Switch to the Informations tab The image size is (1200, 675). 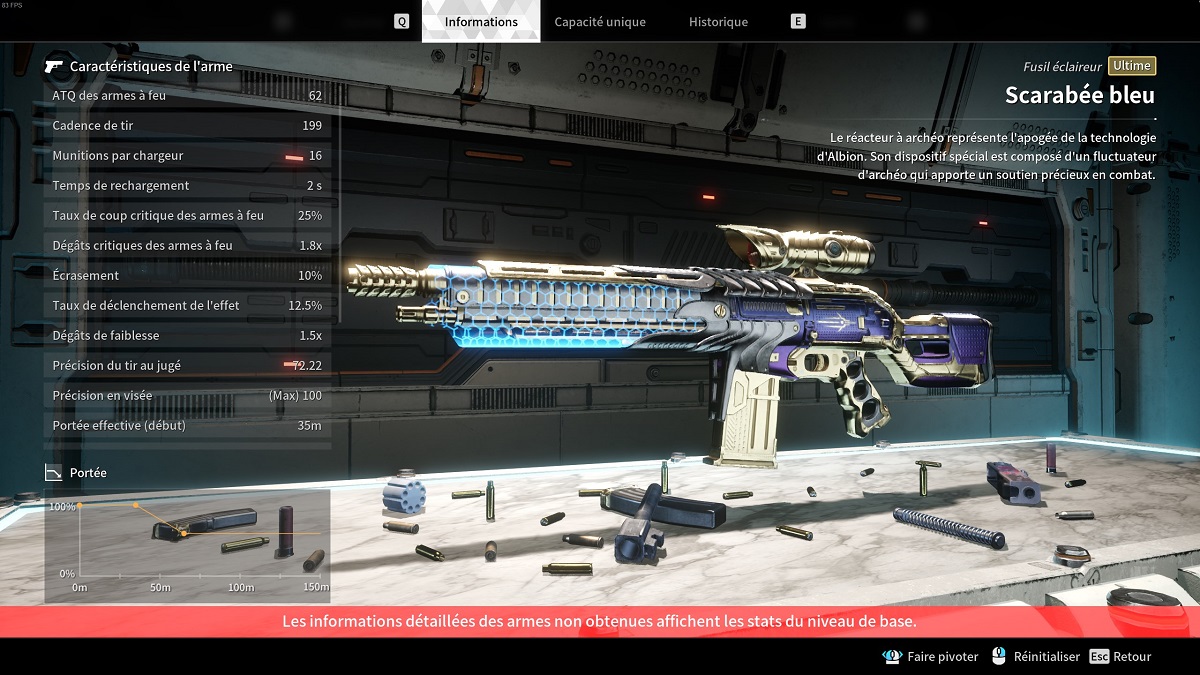(x=481, y=22)
